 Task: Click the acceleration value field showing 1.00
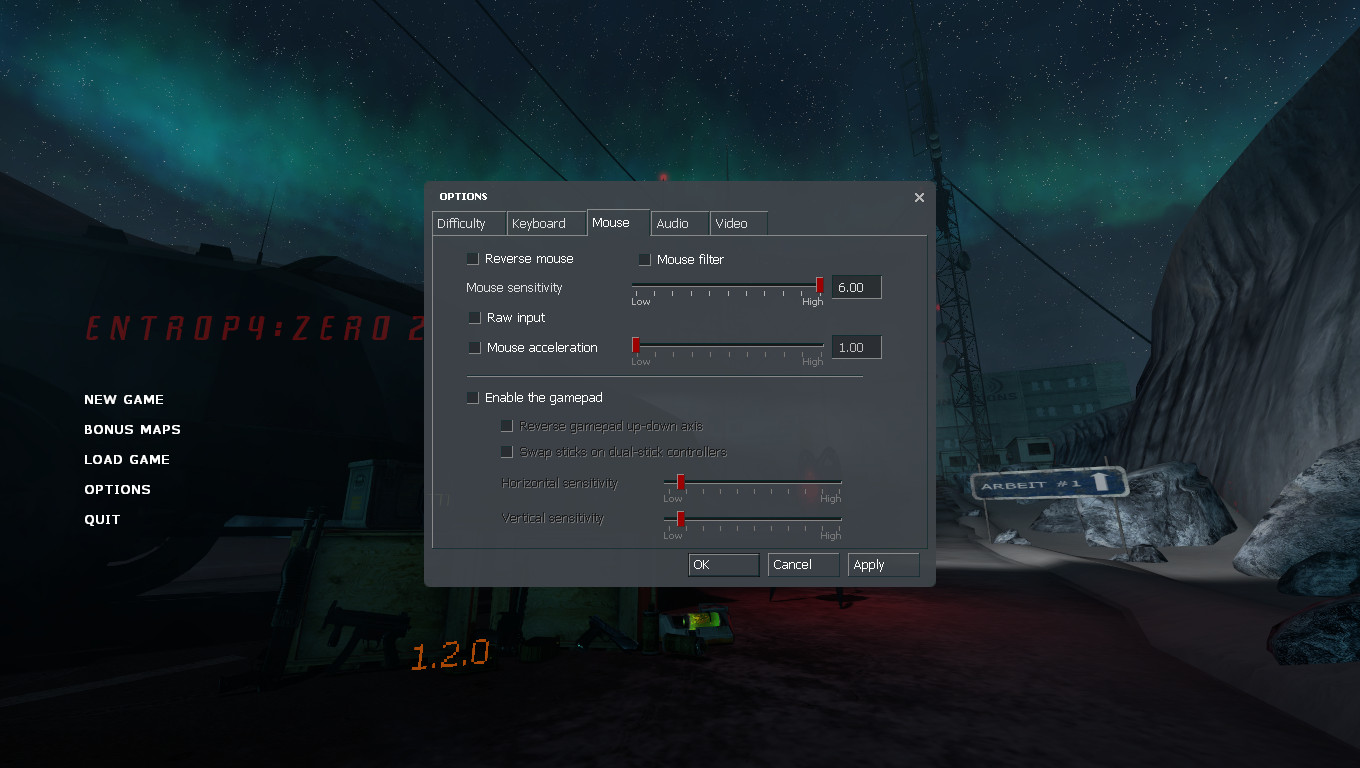tap(856, 346)
